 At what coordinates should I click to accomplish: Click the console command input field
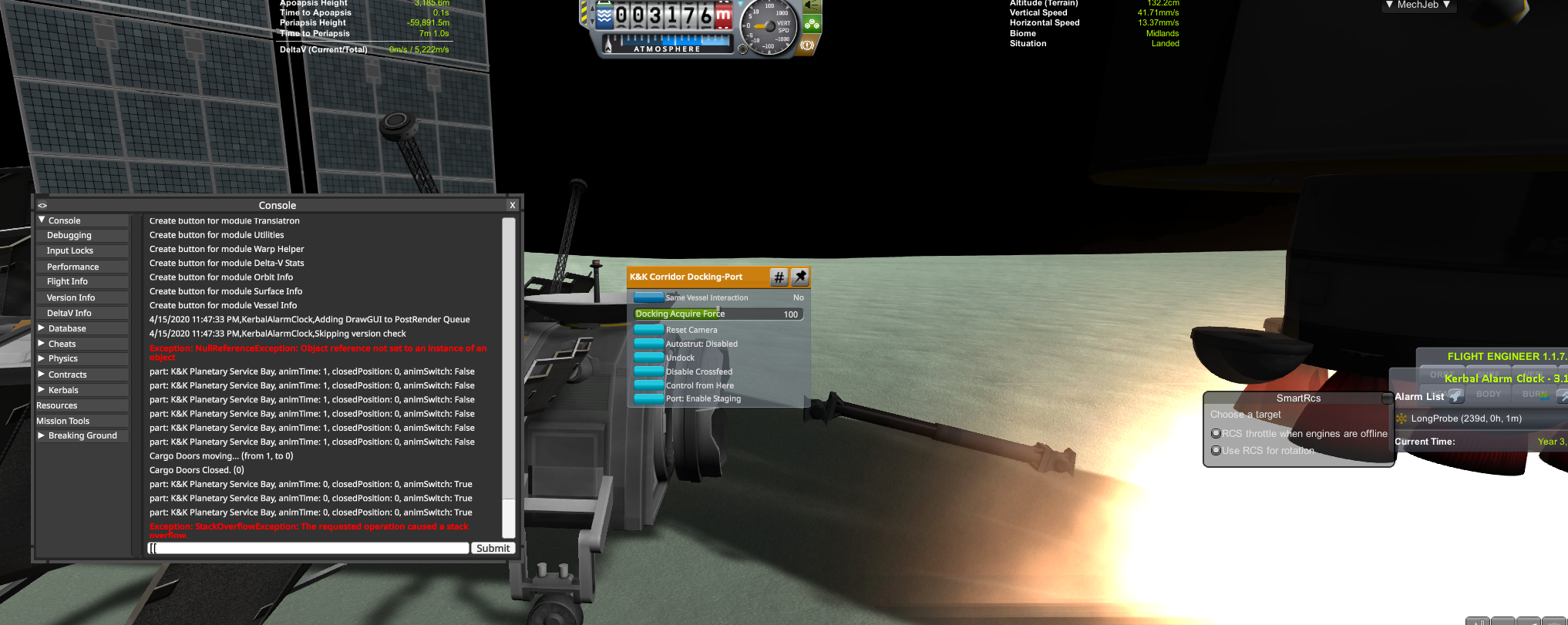tap(307, 547)
